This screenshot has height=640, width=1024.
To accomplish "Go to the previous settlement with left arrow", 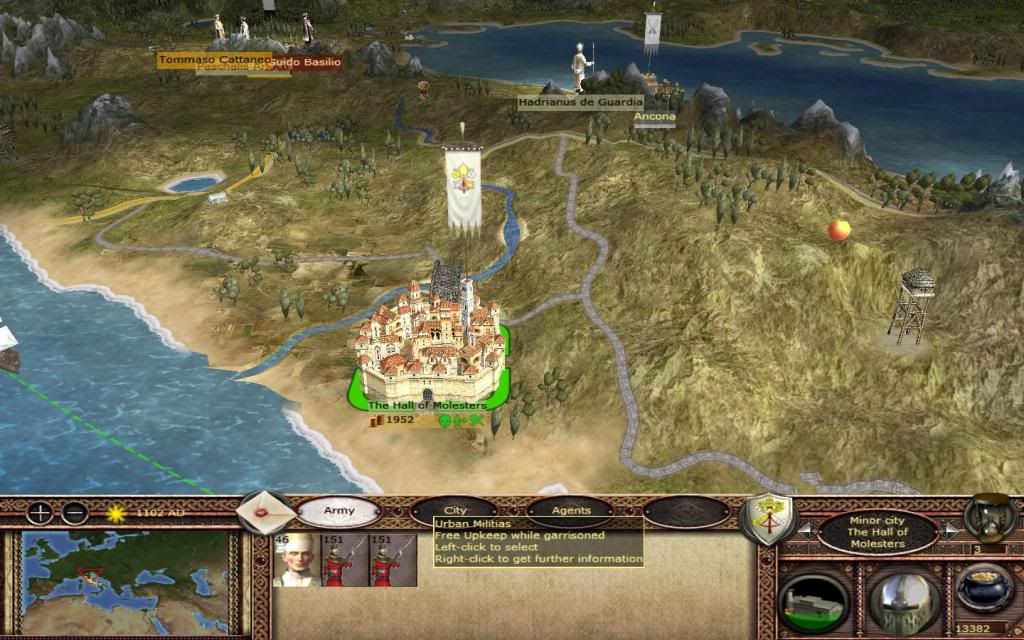I will point(807,530).
